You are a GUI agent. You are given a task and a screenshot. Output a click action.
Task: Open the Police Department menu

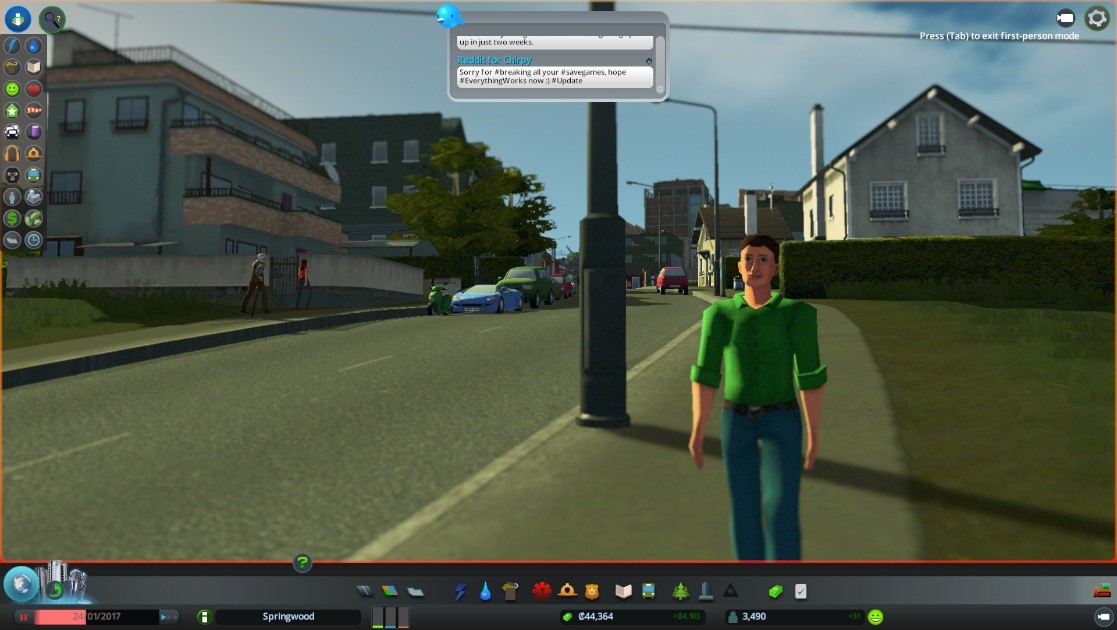coord(591,591)
